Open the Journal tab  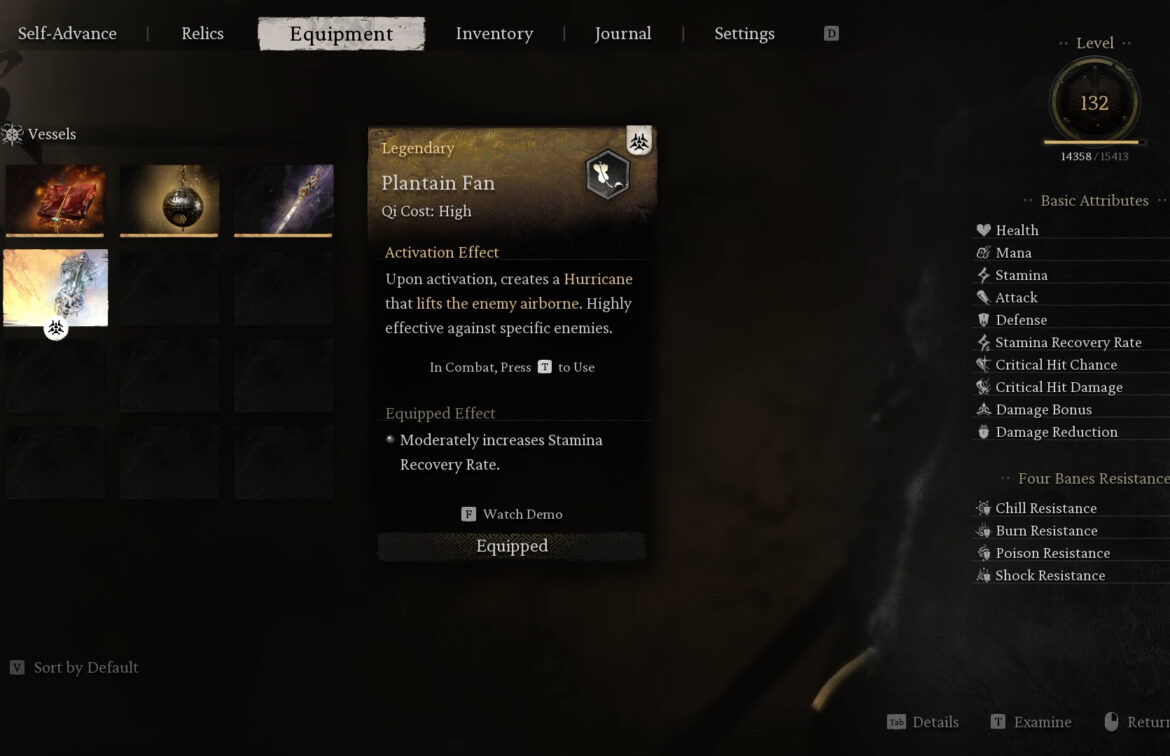point(622,34)
